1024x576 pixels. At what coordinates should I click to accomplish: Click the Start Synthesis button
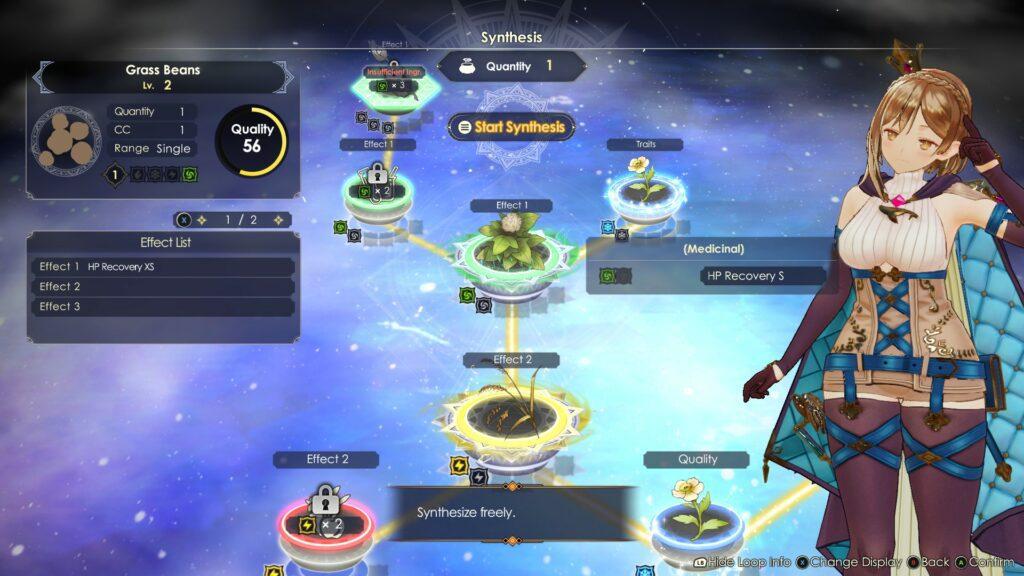tap(511, 127)
